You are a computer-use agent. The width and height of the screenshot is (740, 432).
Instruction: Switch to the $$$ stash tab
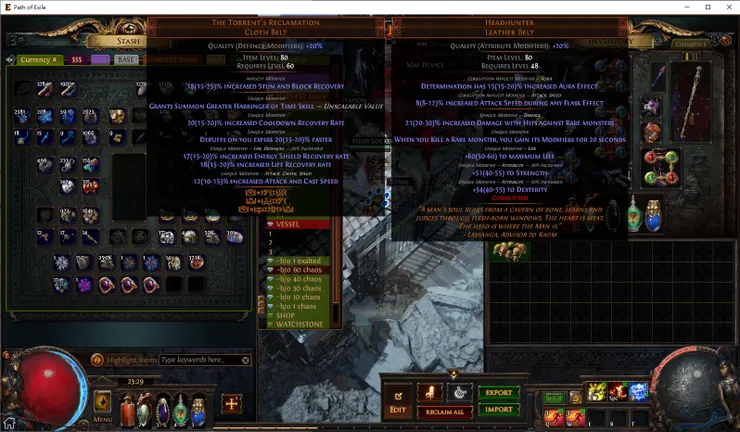click(x=76, y=60)
